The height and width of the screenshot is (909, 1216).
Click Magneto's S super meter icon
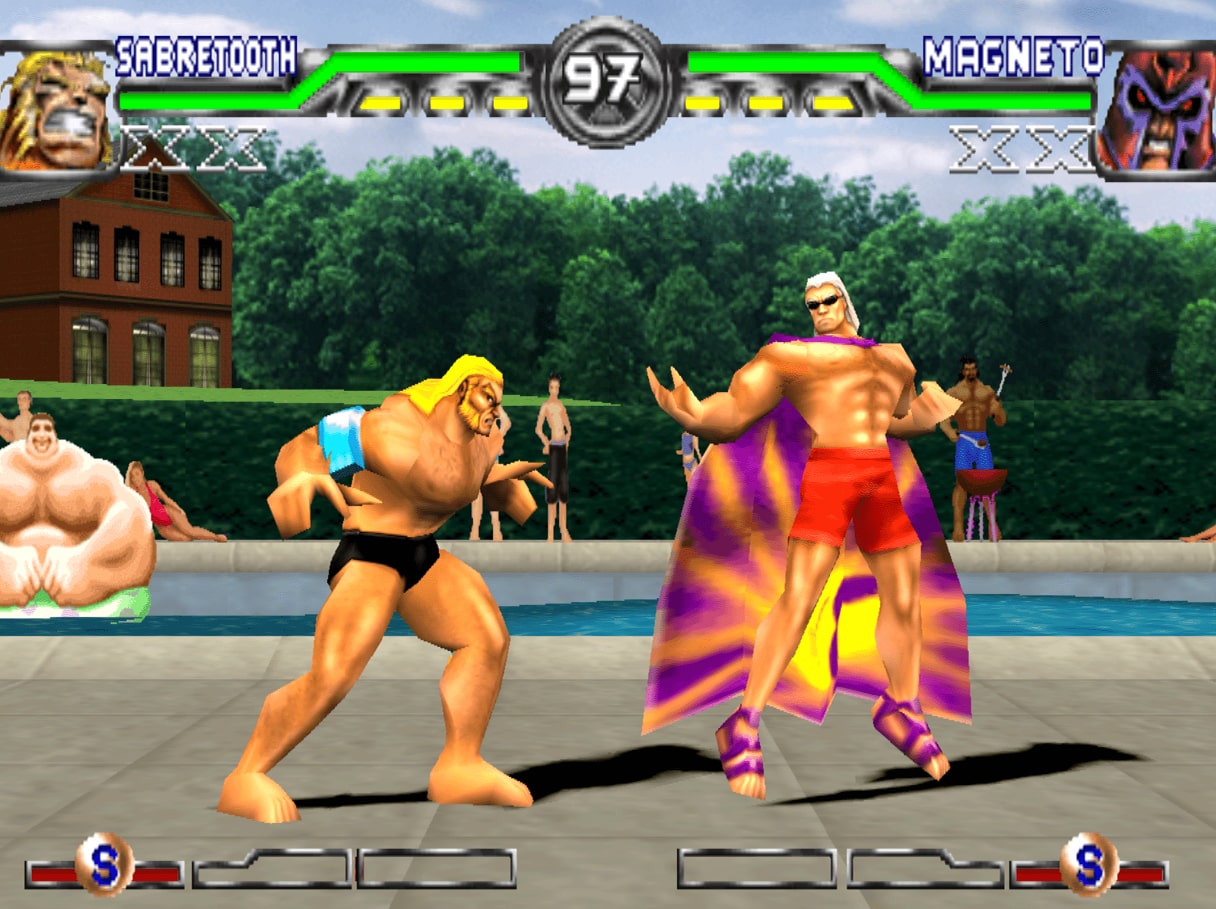[1089, 865]
